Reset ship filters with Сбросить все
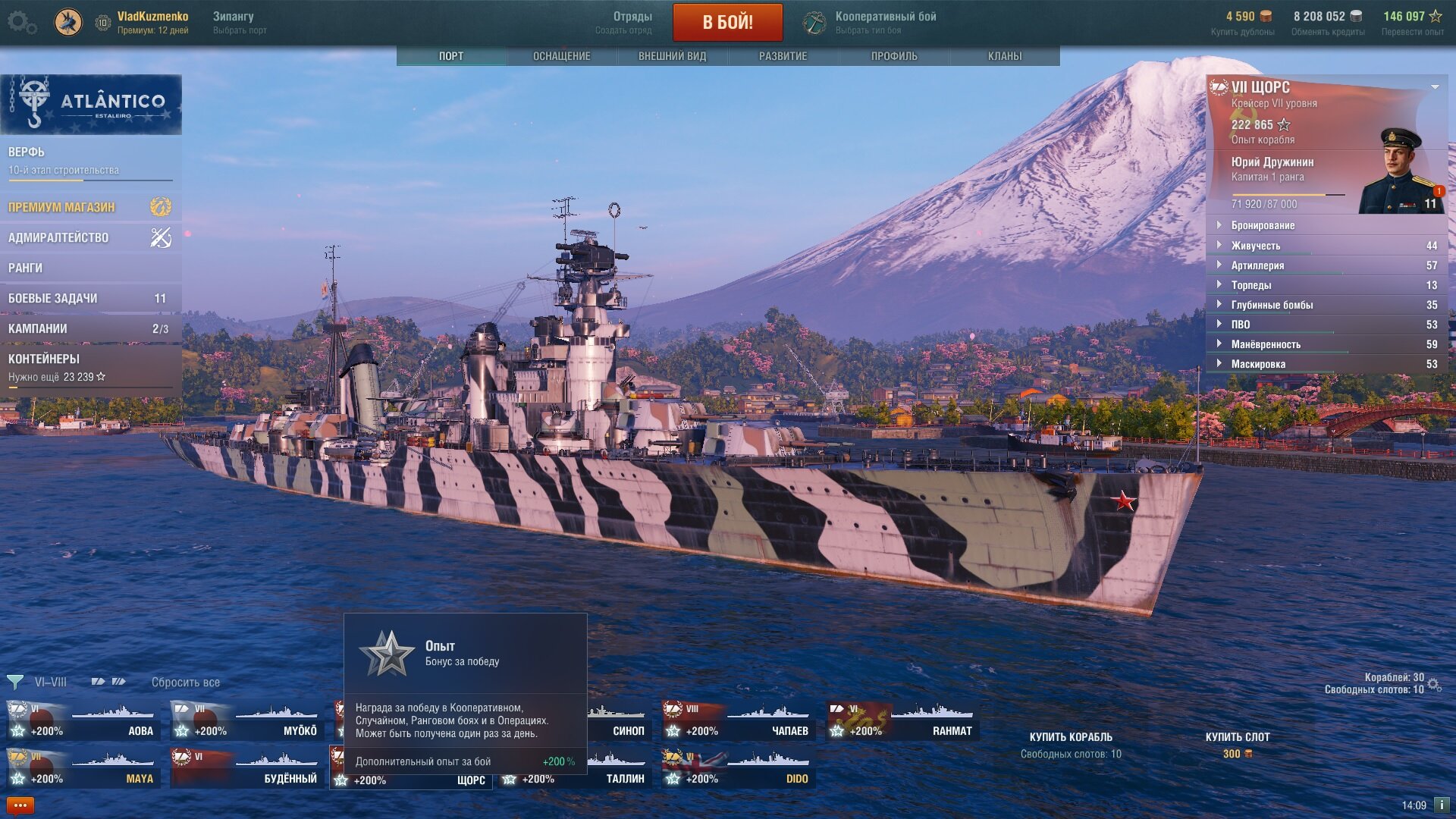 185,682
